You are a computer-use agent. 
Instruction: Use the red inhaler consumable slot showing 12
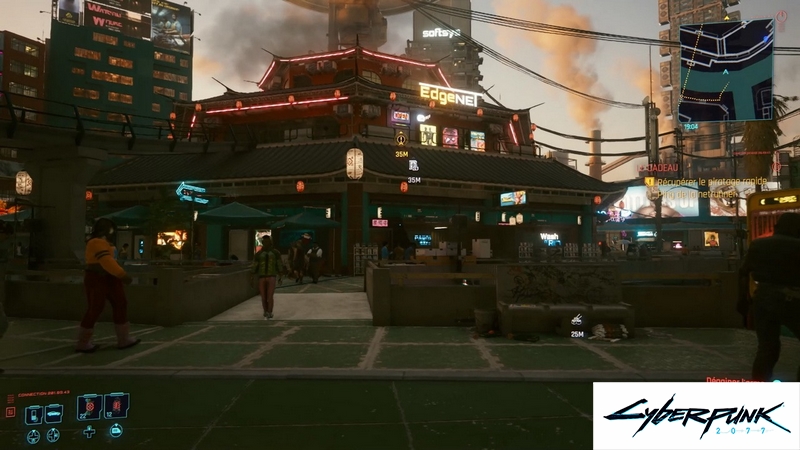click(116, 406)
